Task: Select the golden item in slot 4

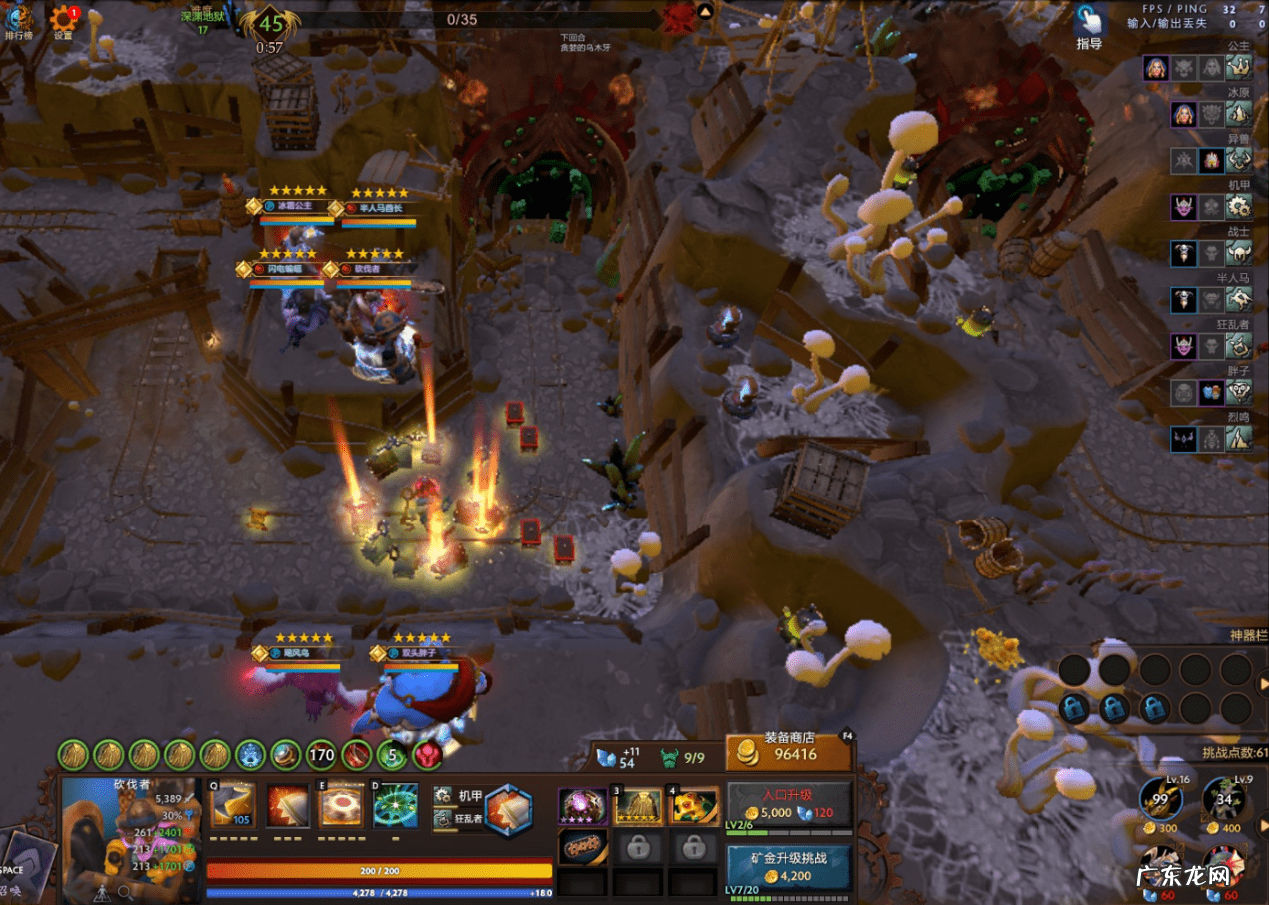Action: point(694,806)
